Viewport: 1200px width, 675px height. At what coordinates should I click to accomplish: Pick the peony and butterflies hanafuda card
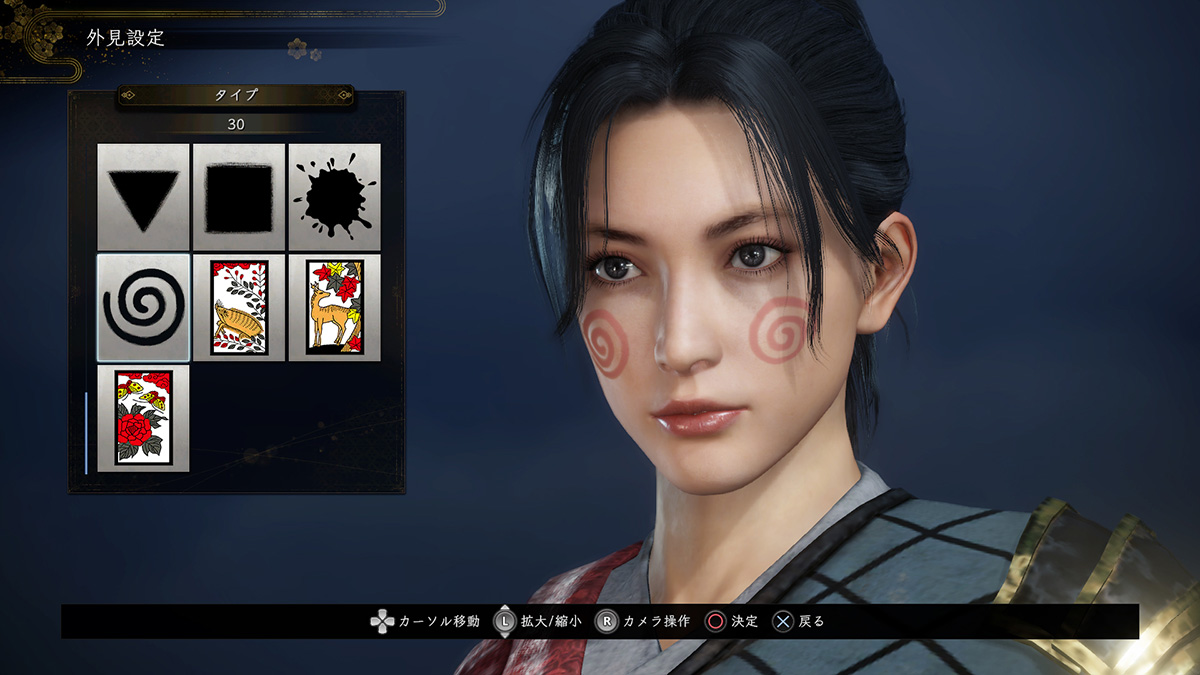point(143,418)
